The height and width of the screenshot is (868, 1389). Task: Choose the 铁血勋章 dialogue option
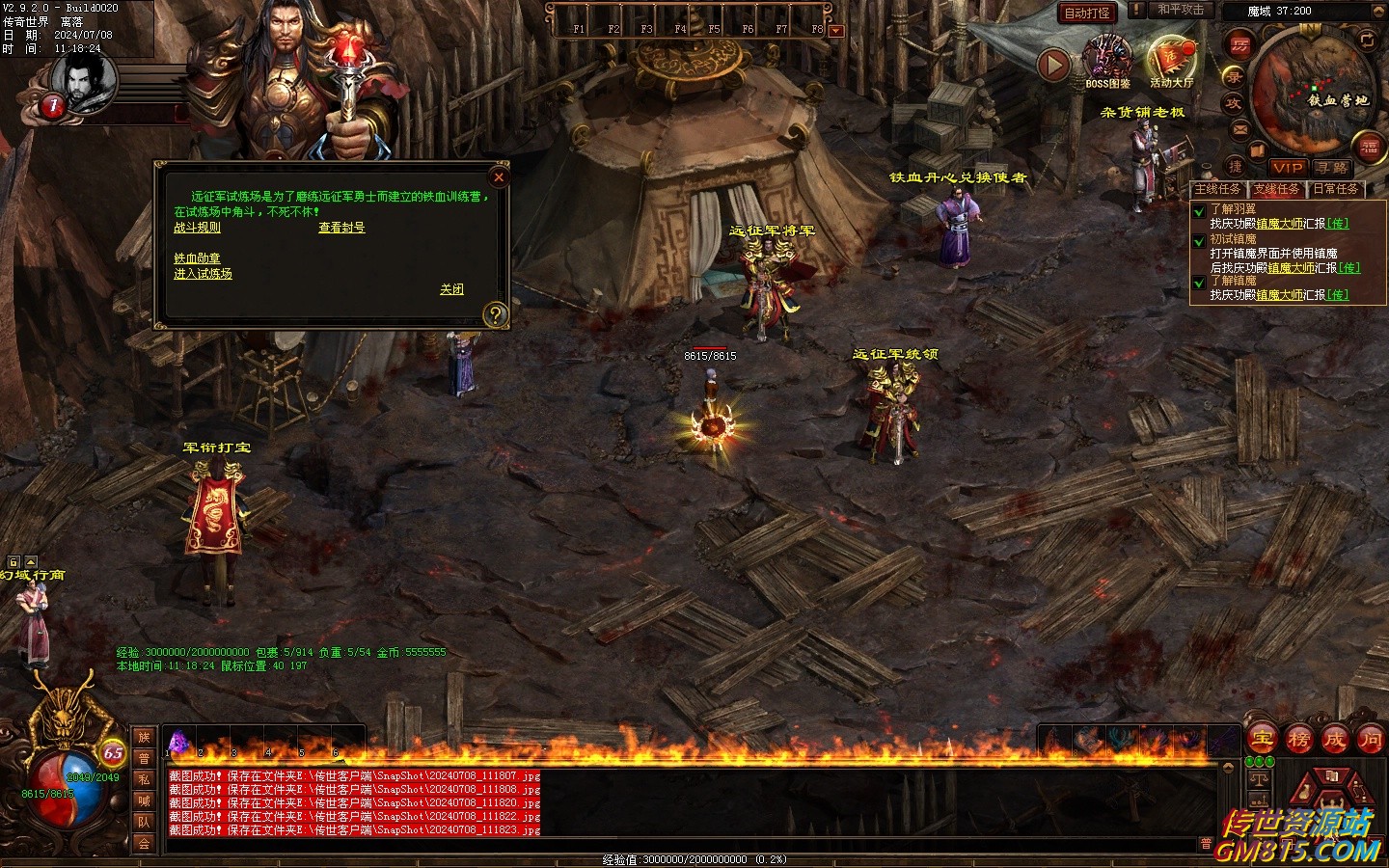tap(197, 258)
